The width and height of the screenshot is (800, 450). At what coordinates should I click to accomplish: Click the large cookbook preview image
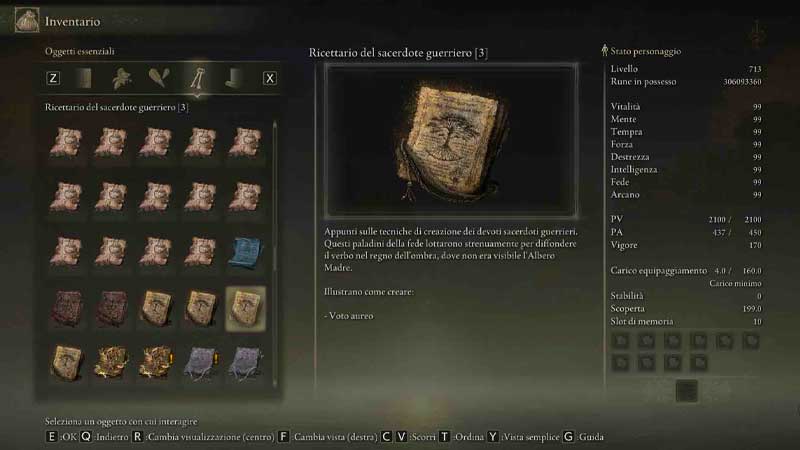pos(452,139)
